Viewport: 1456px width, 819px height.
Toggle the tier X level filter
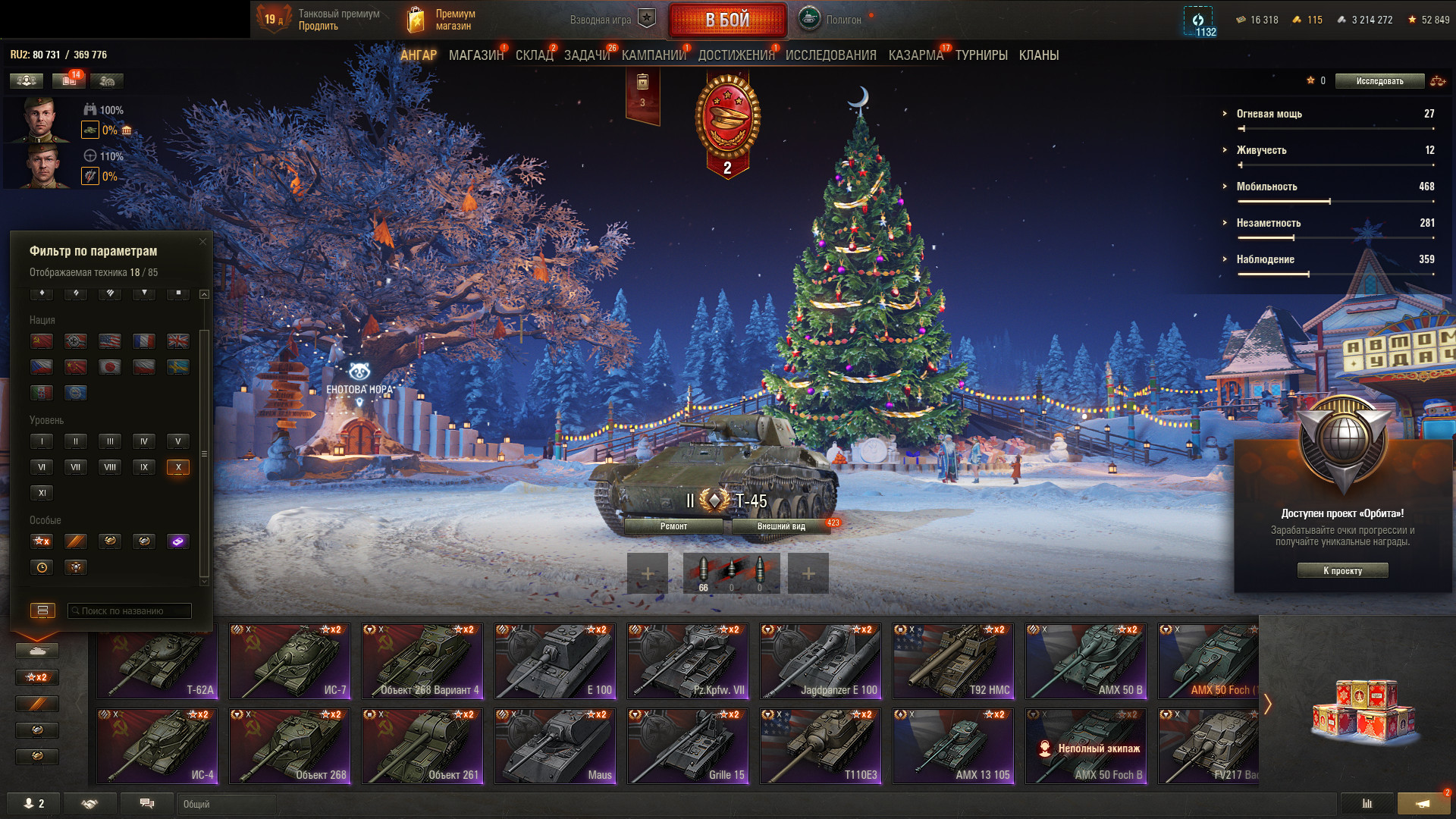pyautogui.click(x=178, y=467)
